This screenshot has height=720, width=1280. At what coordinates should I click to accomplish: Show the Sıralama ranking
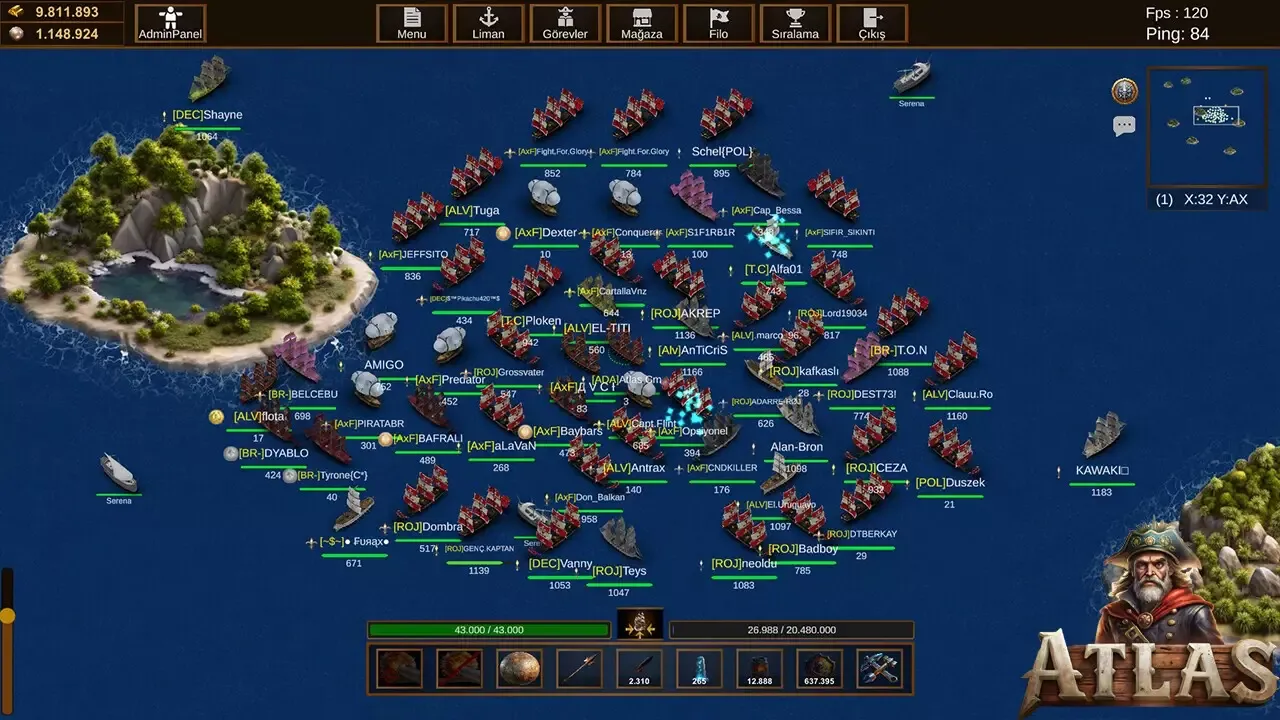coord(795,23)
